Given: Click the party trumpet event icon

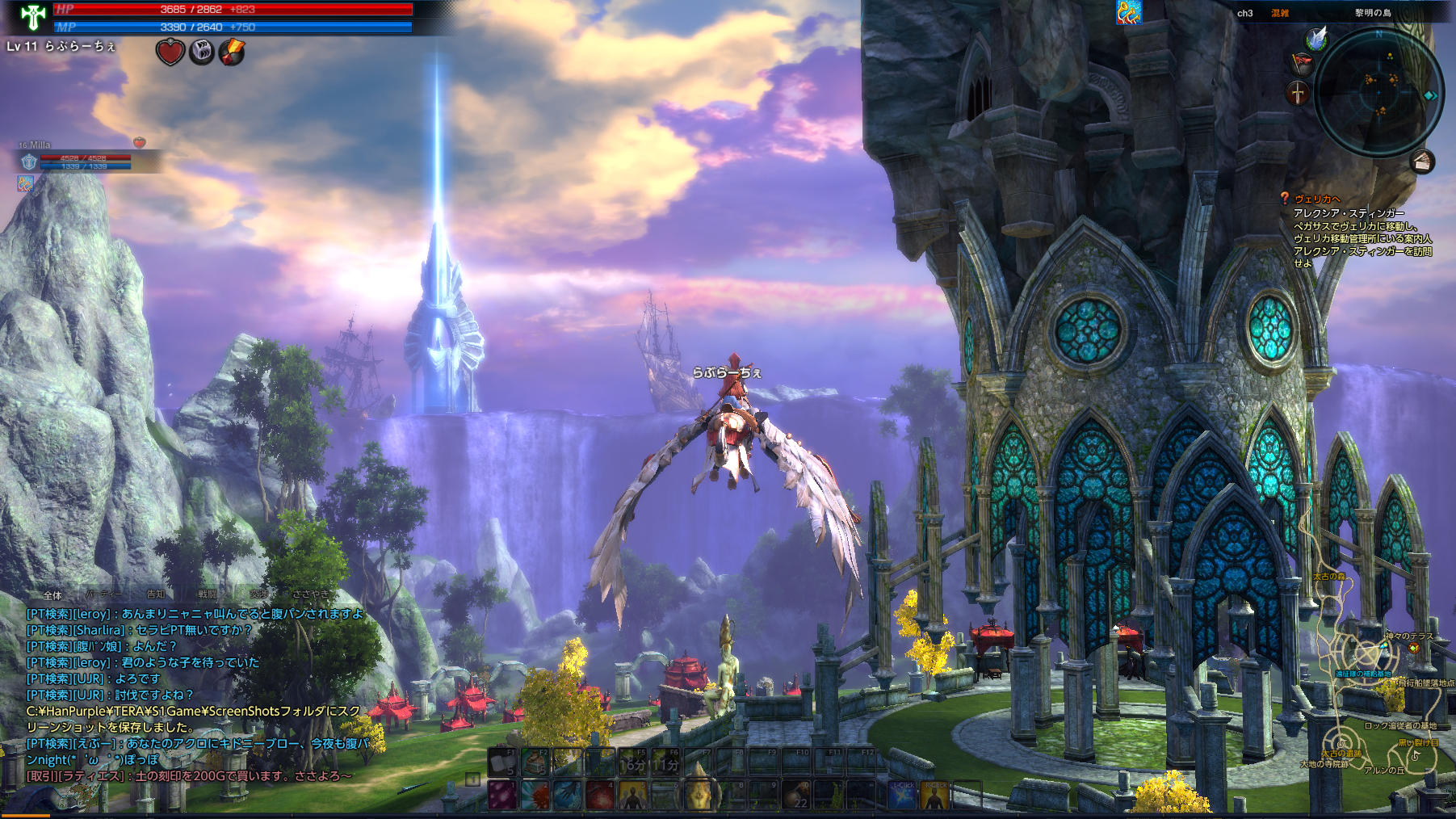Looking at the screenshot, I should tap(1128, 12).
